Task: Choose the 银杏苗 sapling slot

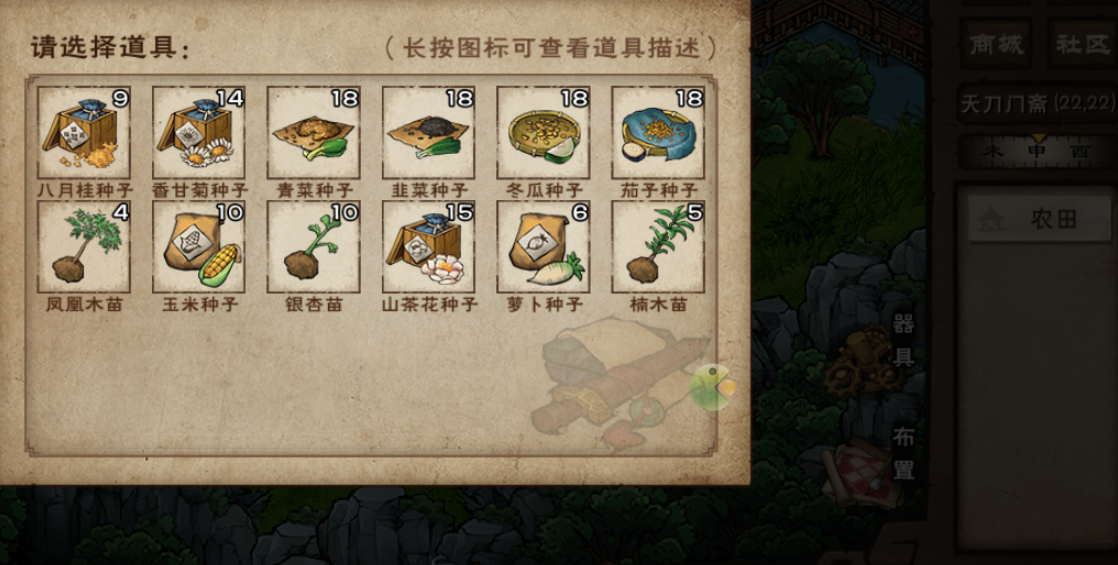Action: [x=313, y=247]
